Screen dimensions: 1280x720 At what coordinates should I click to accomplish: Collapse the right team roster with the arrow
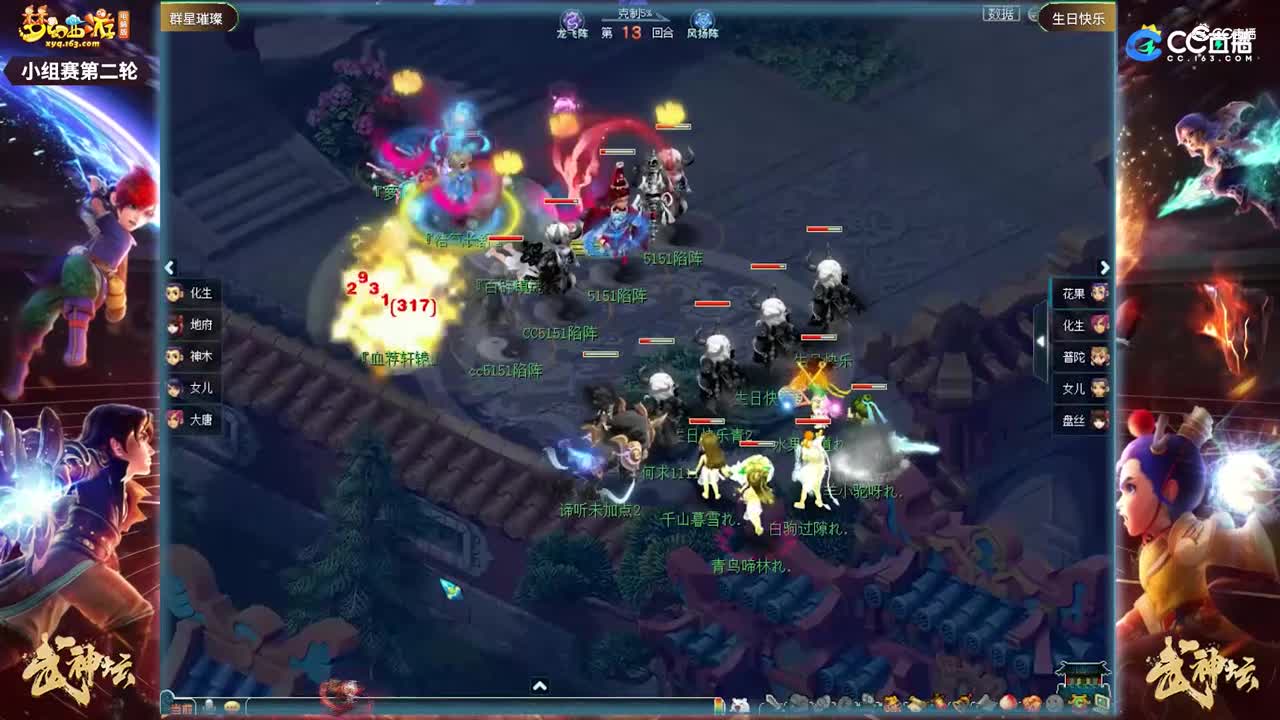1104,268
